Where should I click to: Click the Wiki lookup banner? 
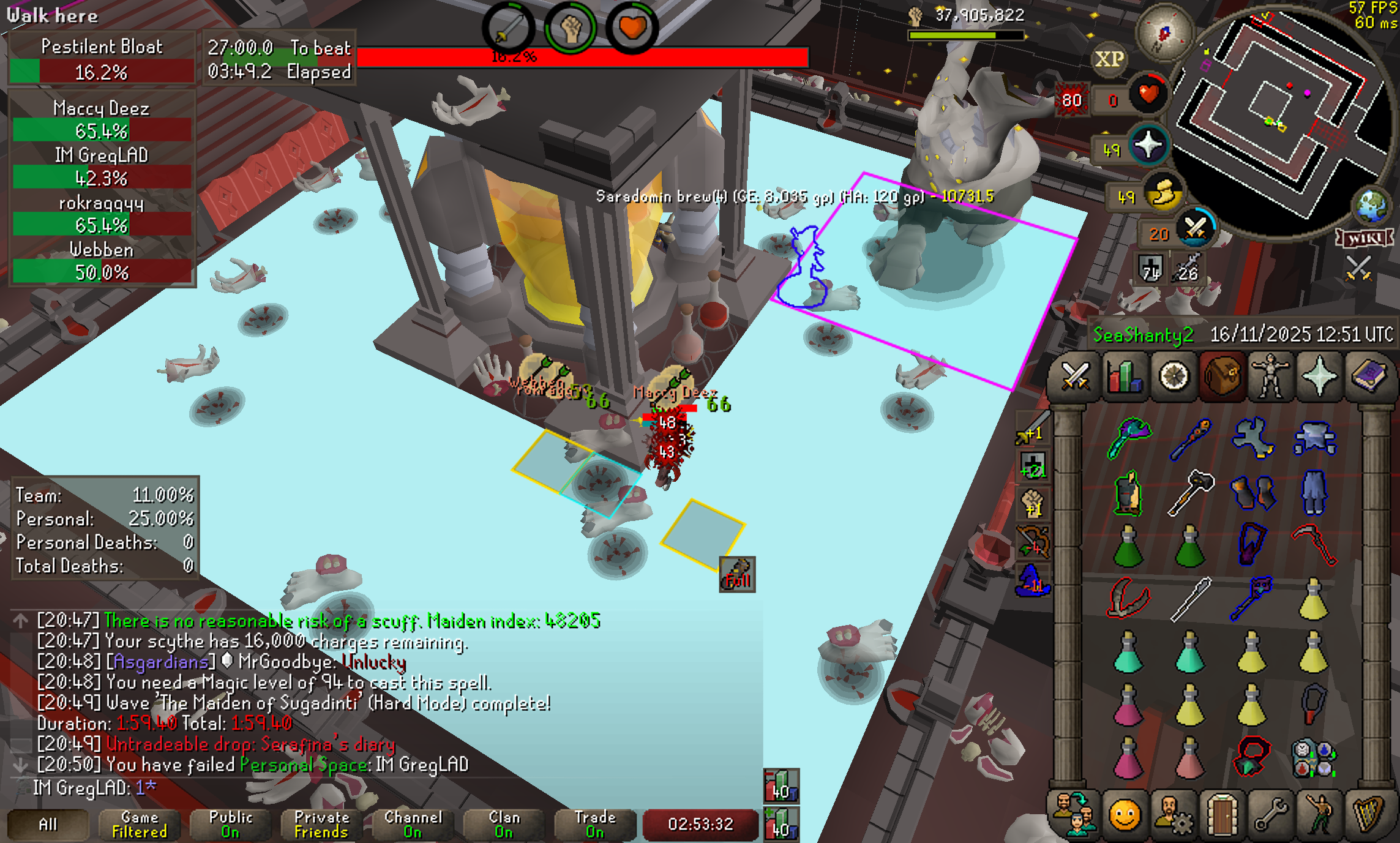click(1365, 238)
